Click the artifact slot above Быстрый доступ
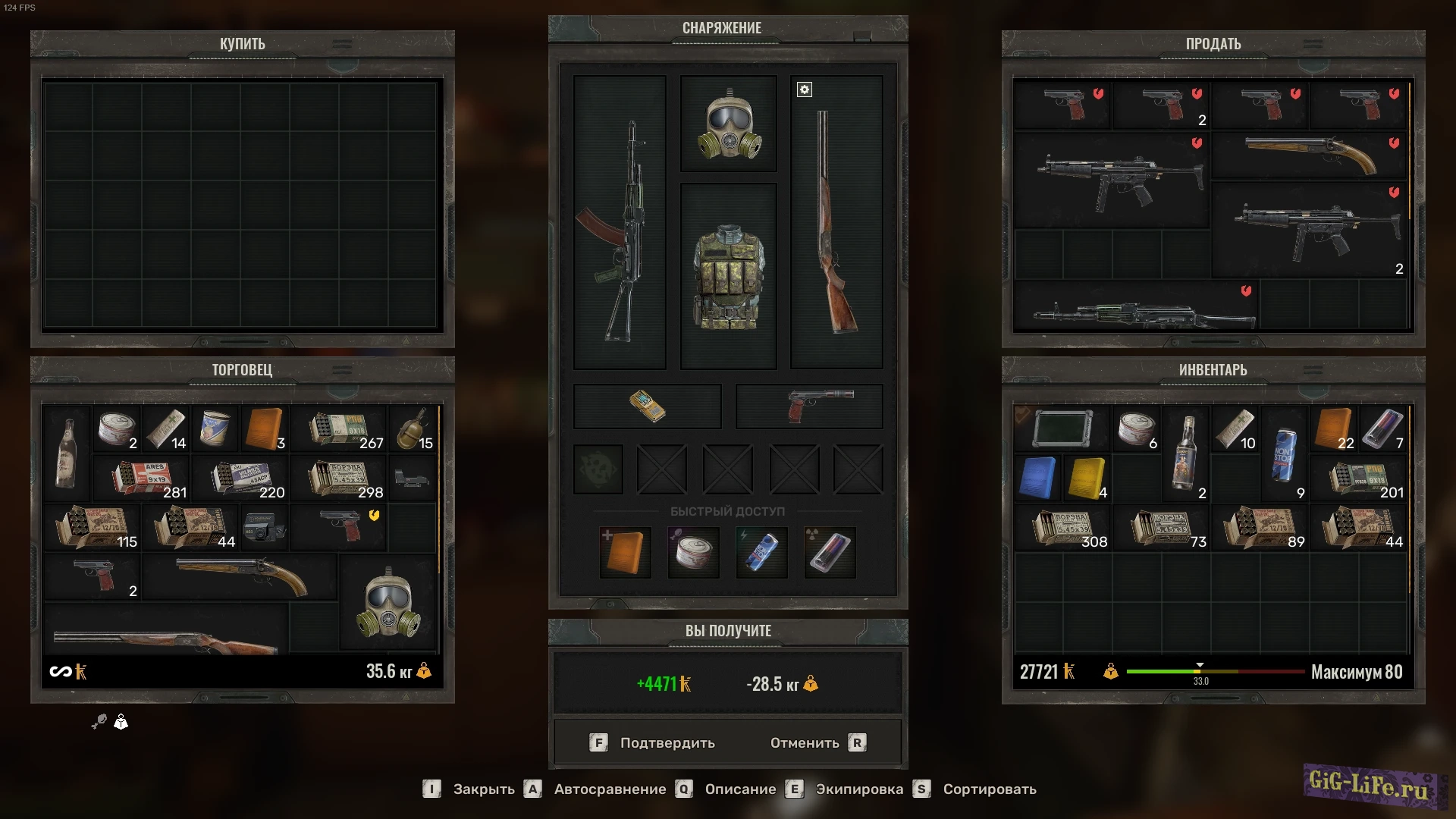The height and width of the screenshot is (819, 1456). 598,469
